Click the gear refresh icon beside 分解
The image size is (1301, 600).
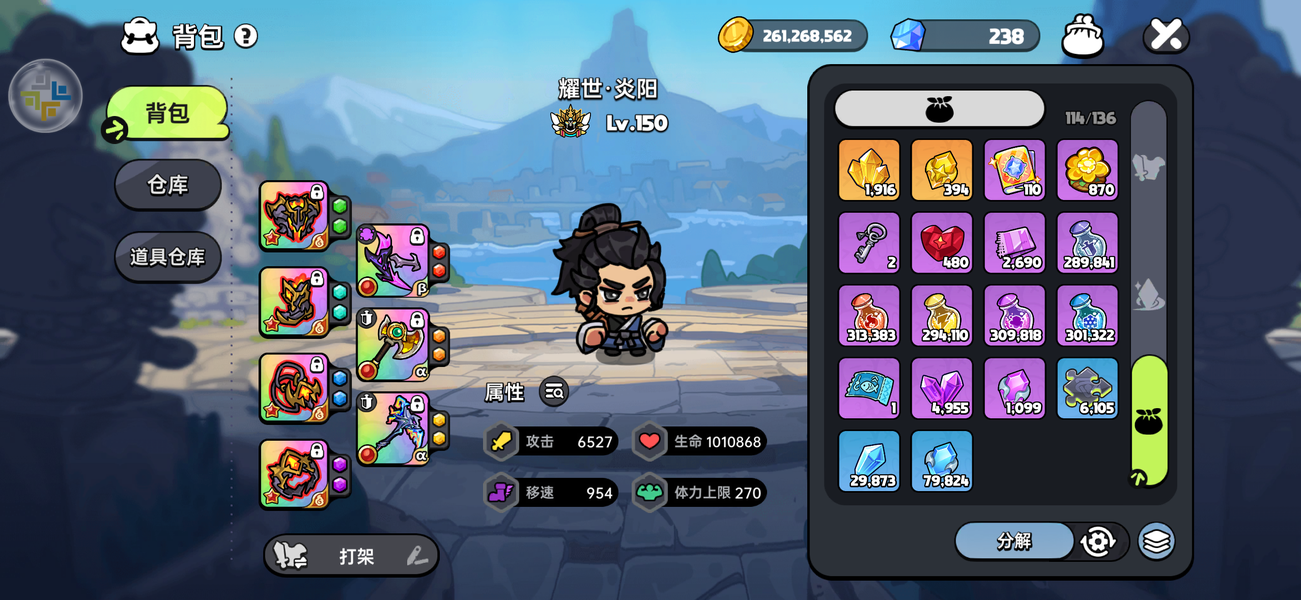[x=1098, y=541]
